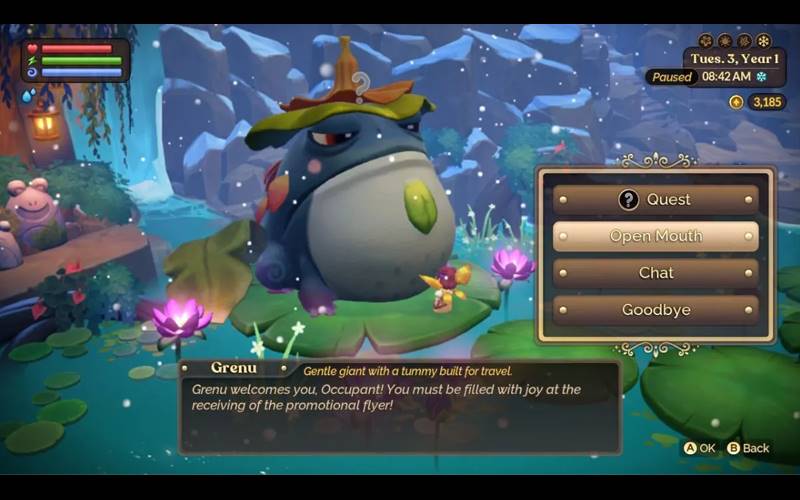Choose Open Mouth from the menu
This screenshot has width=800, height=500.
pos(656,236)
